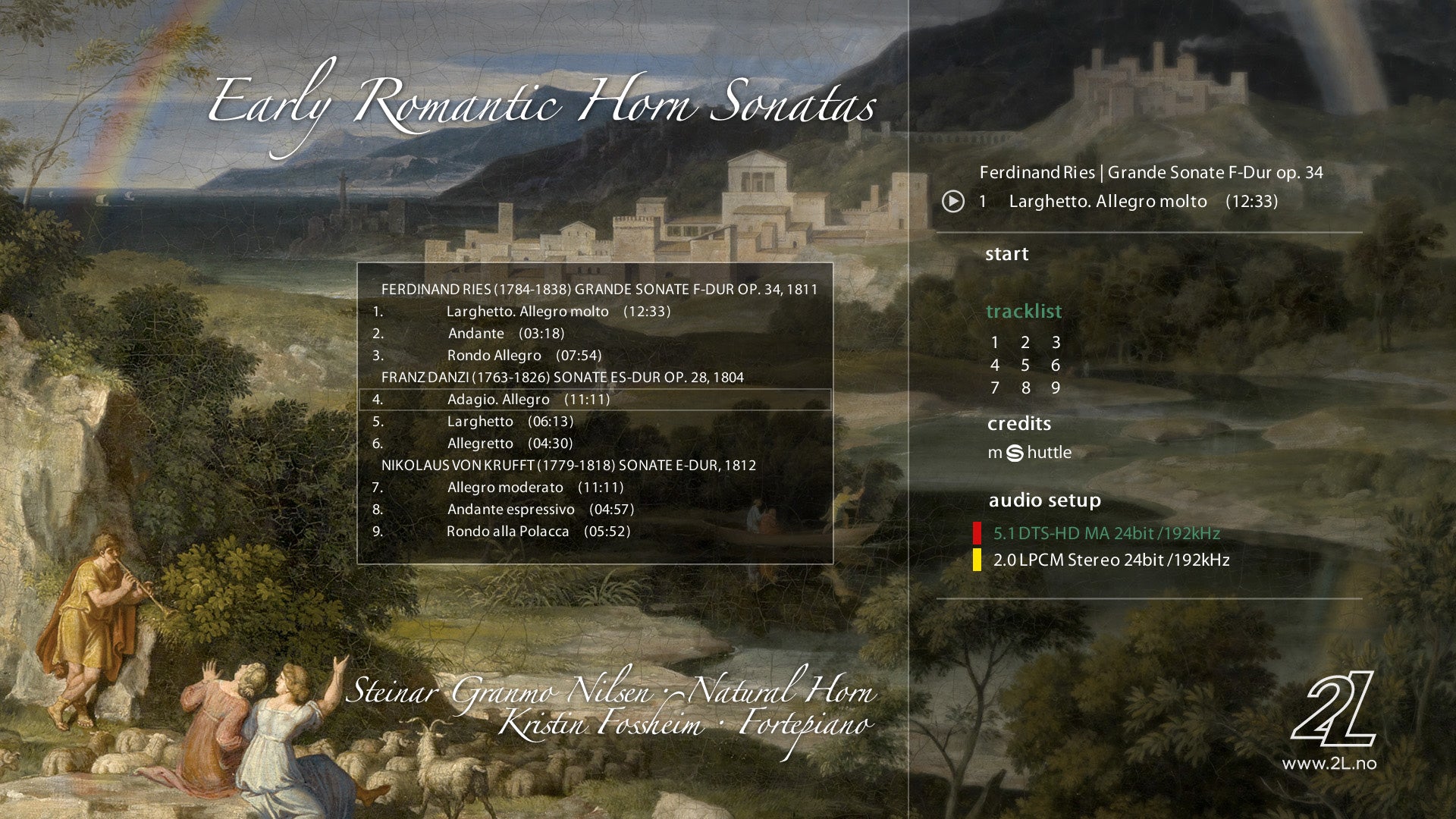Select the start menu entry
Viewport: 1456px width, 819px height.
coord(1006,254)
